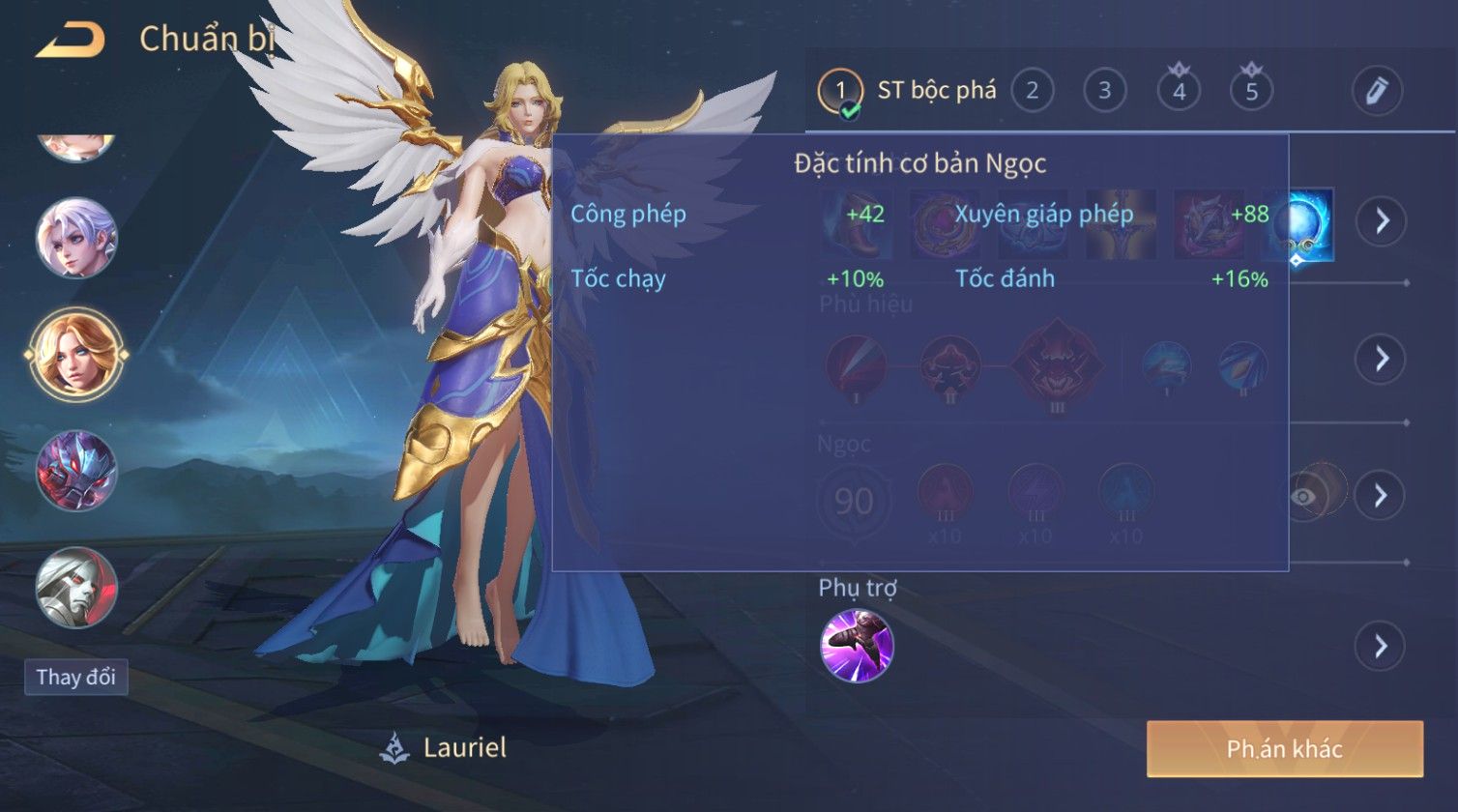
Task: Select the white-haired hero portrait
Action: [x=76, y=238]
